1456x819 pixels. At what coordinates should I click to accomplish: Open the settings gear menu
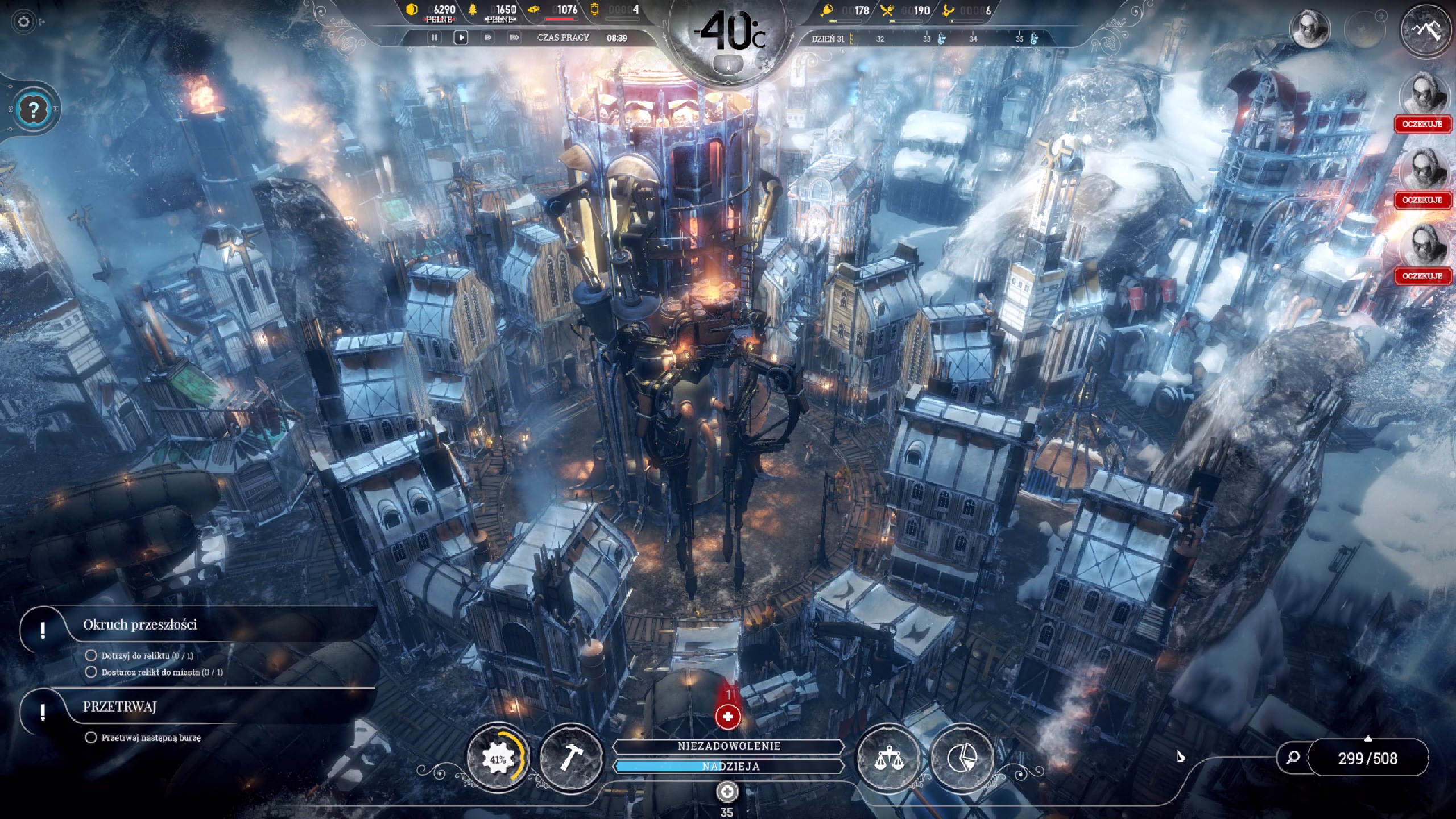23,22
